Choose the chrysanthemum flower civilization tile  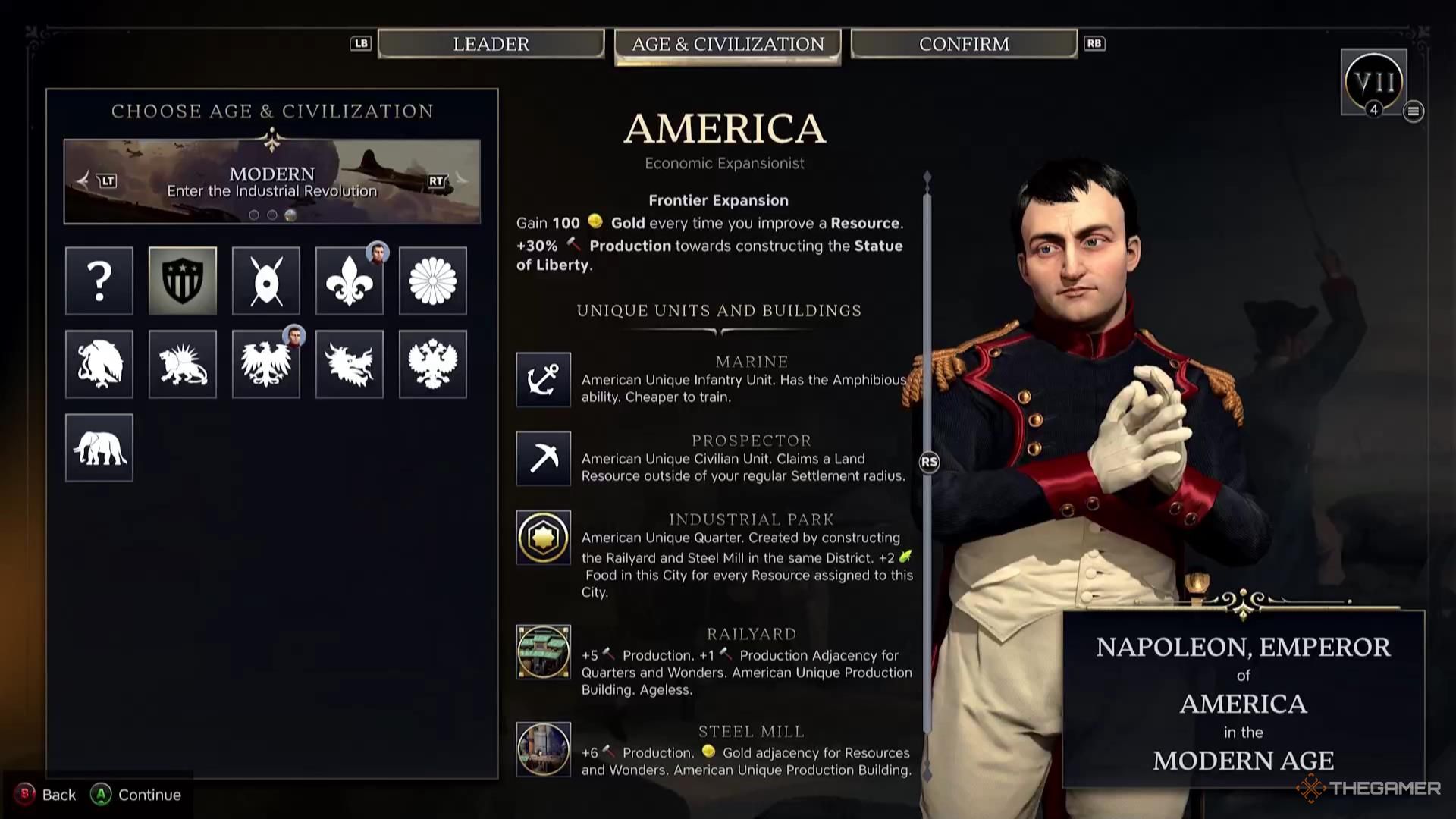pyautogui.click(x=433, y=281)
